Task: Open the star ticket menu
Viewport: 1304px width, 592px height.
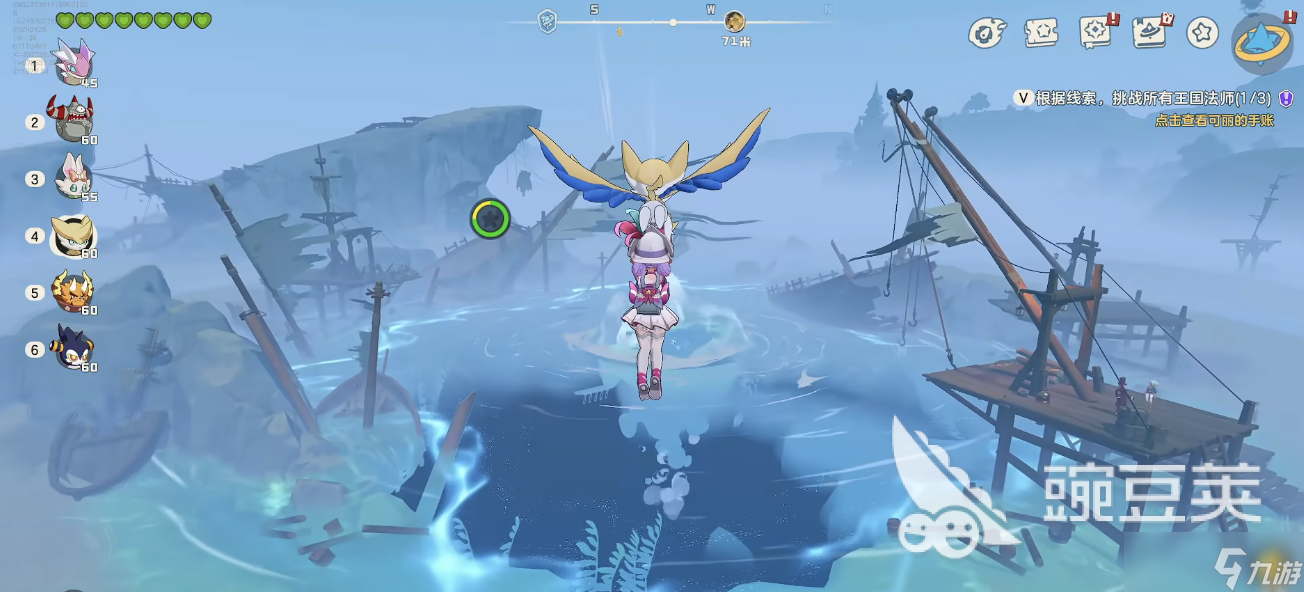Action: click(1041, 33)
